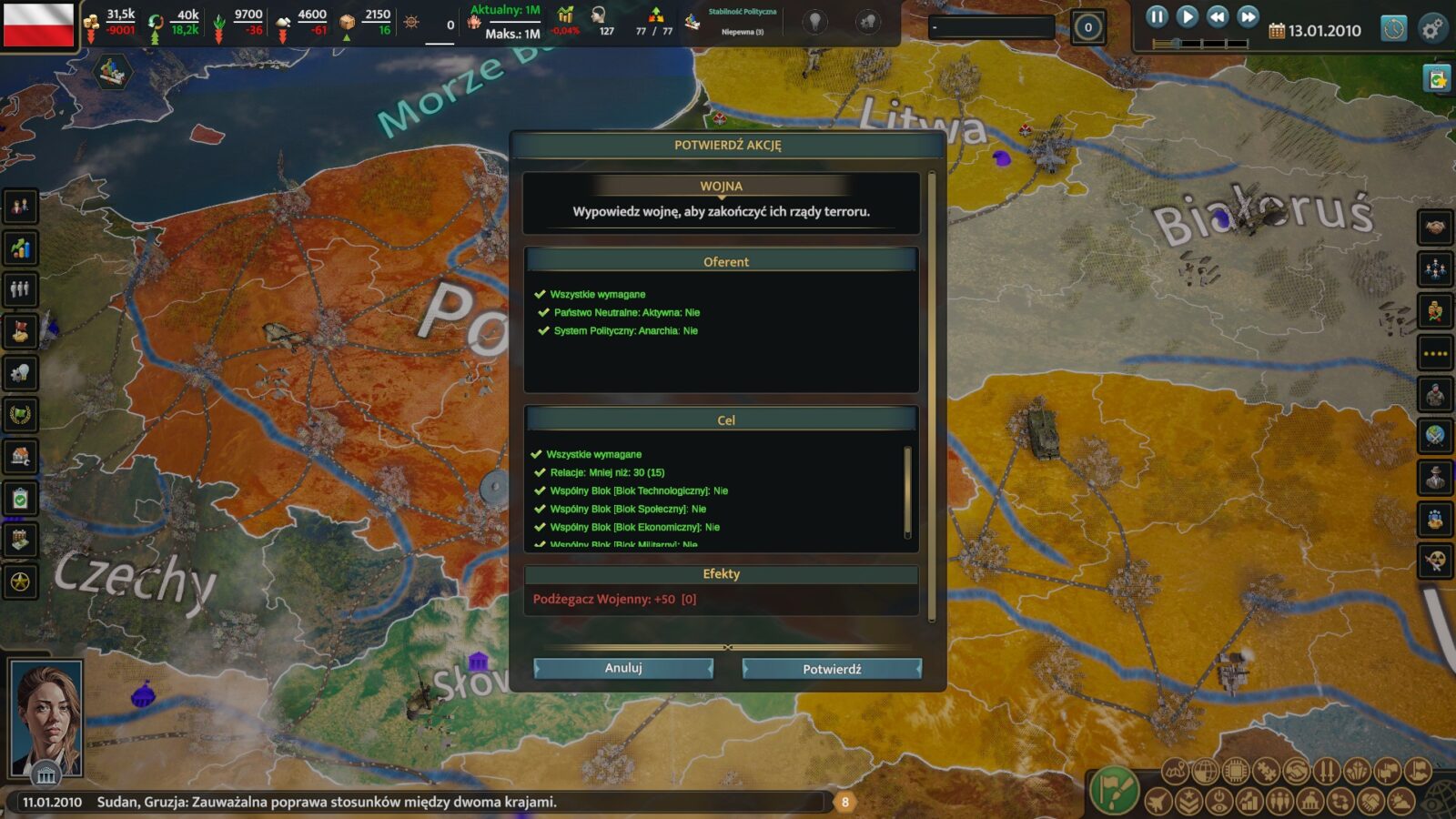The image size is (1456, 819).
Task: Switch to the fighter jet map mode
Action: point(1158,802)
